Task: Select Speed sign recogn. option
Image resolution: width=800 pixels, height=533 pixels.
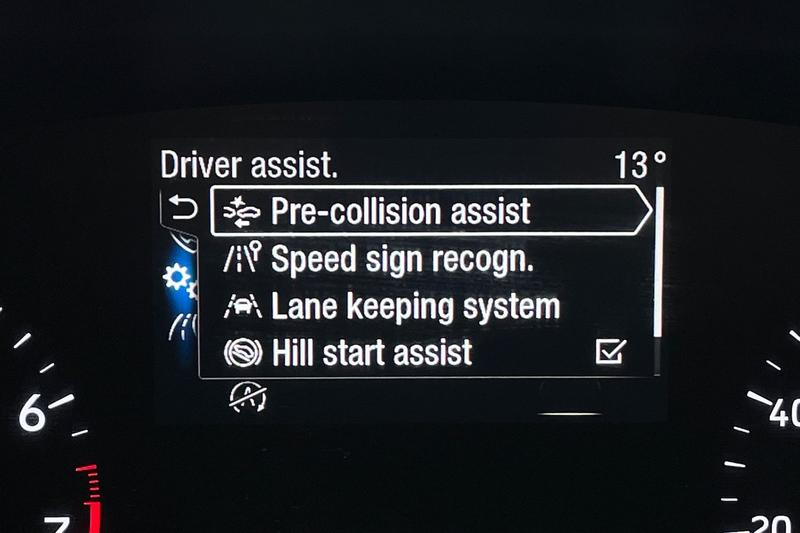Action: 402,259
